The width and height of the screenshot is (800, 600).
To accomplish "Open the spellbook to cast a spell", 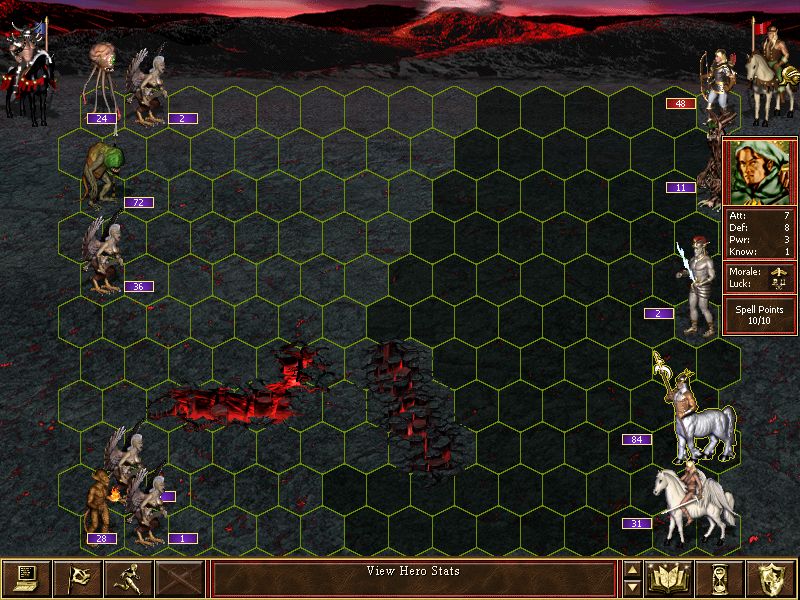I will [670, 577].
